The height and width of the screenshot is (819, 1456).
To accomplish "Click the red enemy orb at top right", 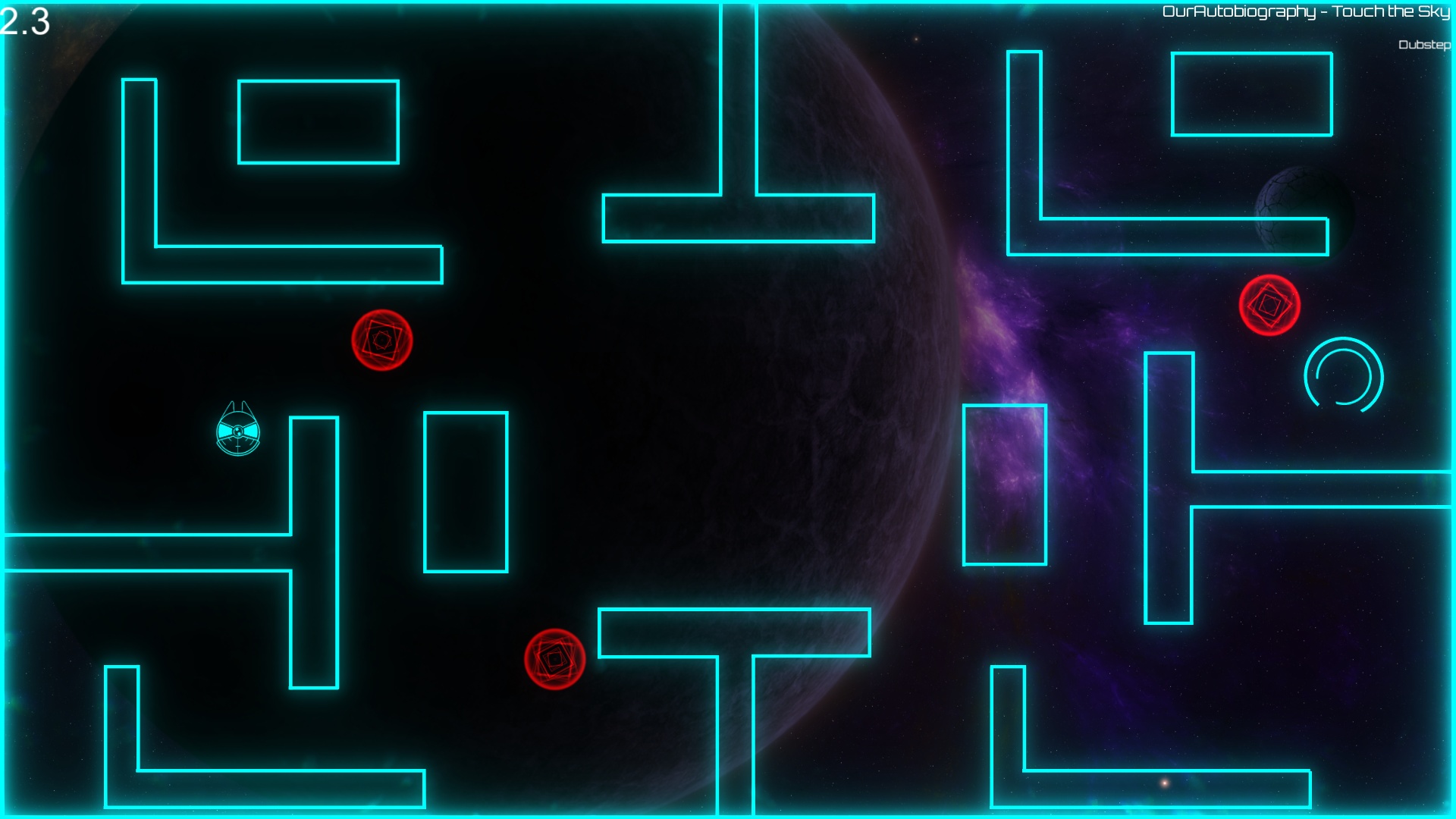I will tap(1269, 306).
